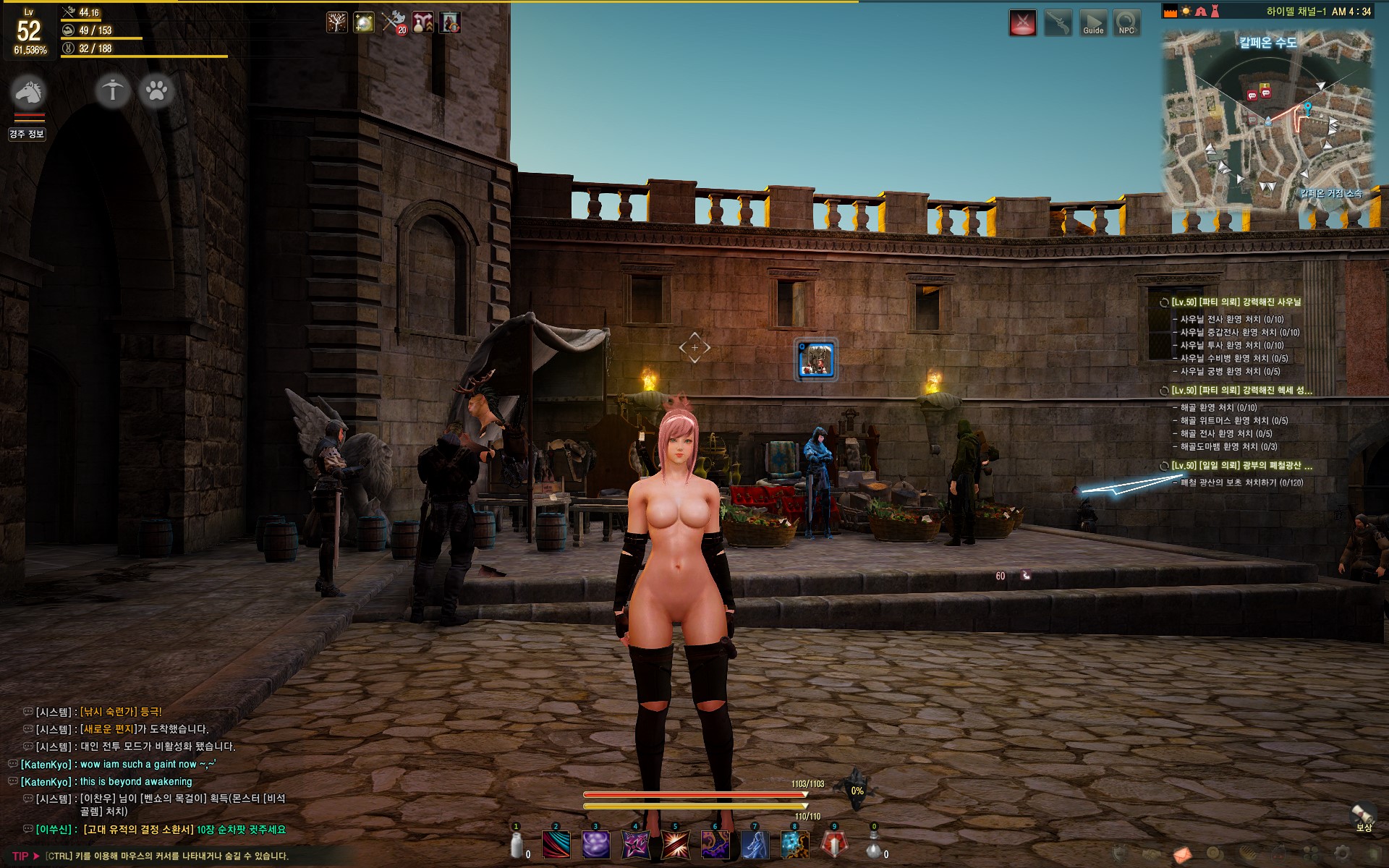Open the Guide button
The image size is (1389, 868).
[x=1093, y=23]
